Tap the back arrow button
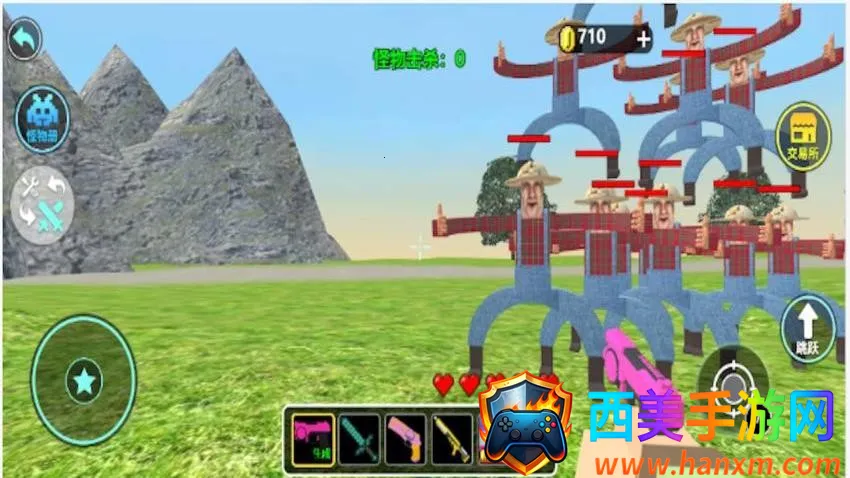 (x=24, y=39)
